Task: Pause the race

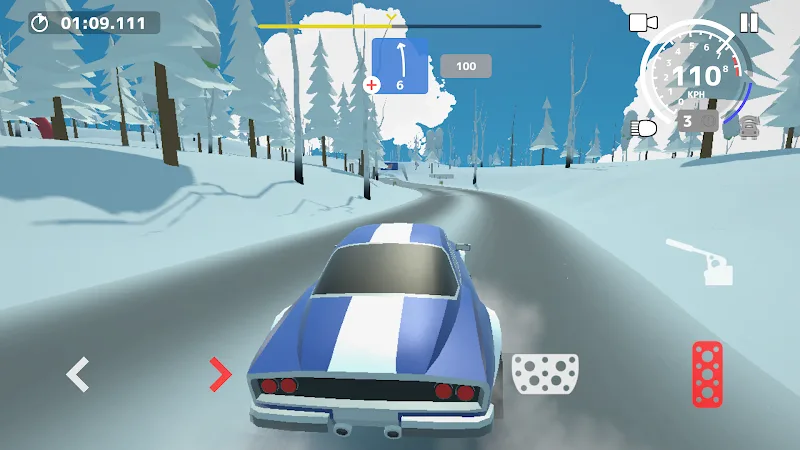Action: (749, 22)
